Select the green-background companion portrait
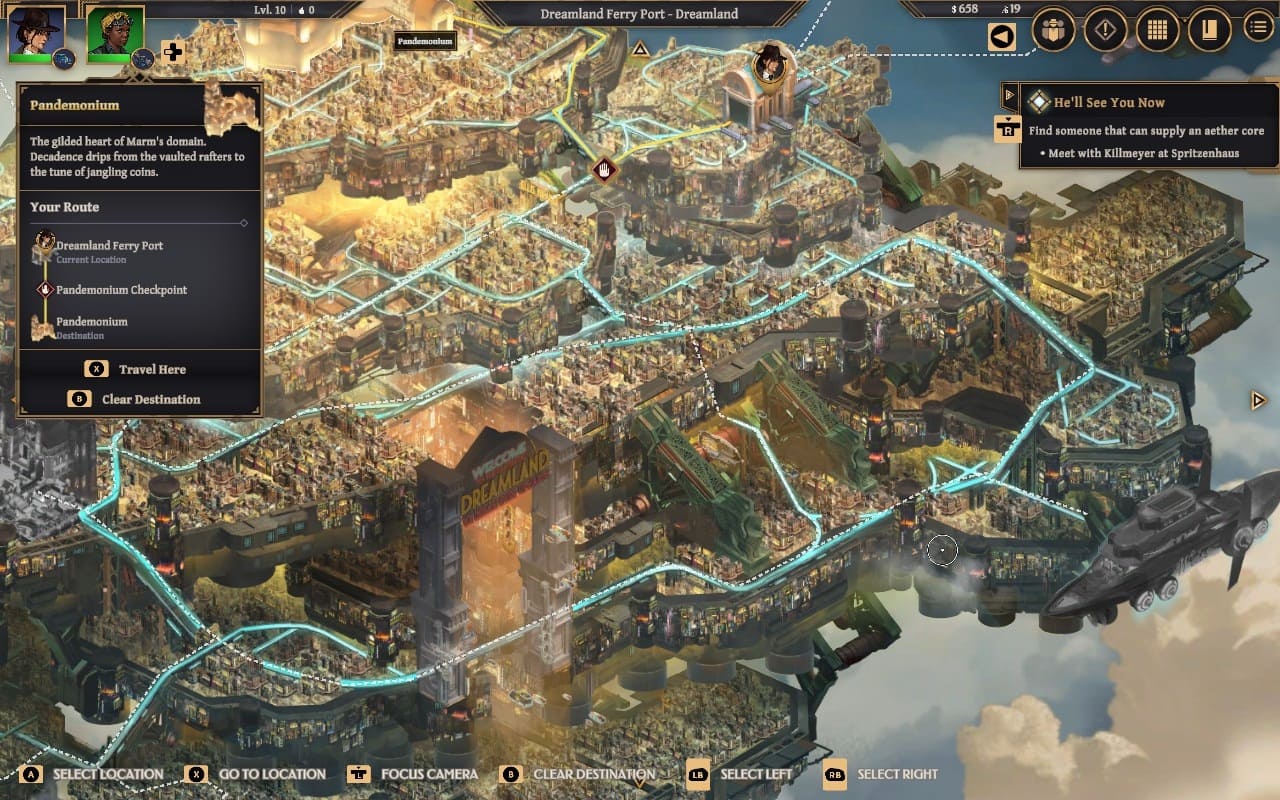 click(114, 33)
